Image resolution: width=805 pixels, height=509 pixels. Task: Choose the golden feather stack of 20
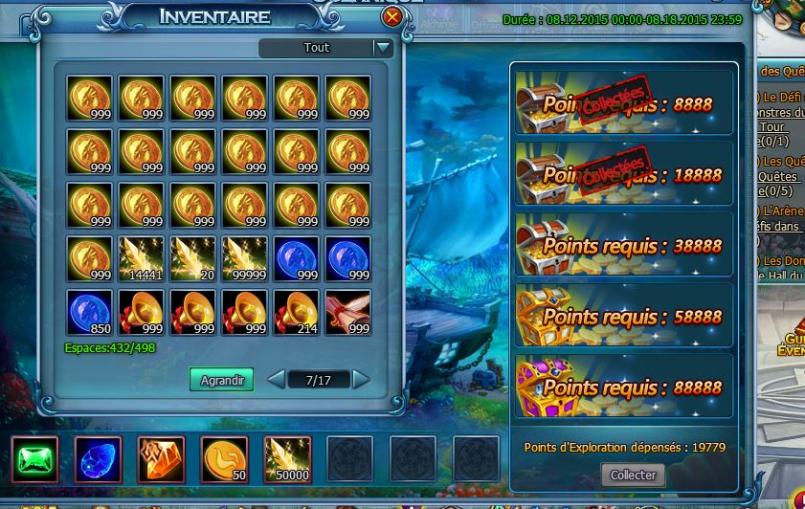(193, 259)
